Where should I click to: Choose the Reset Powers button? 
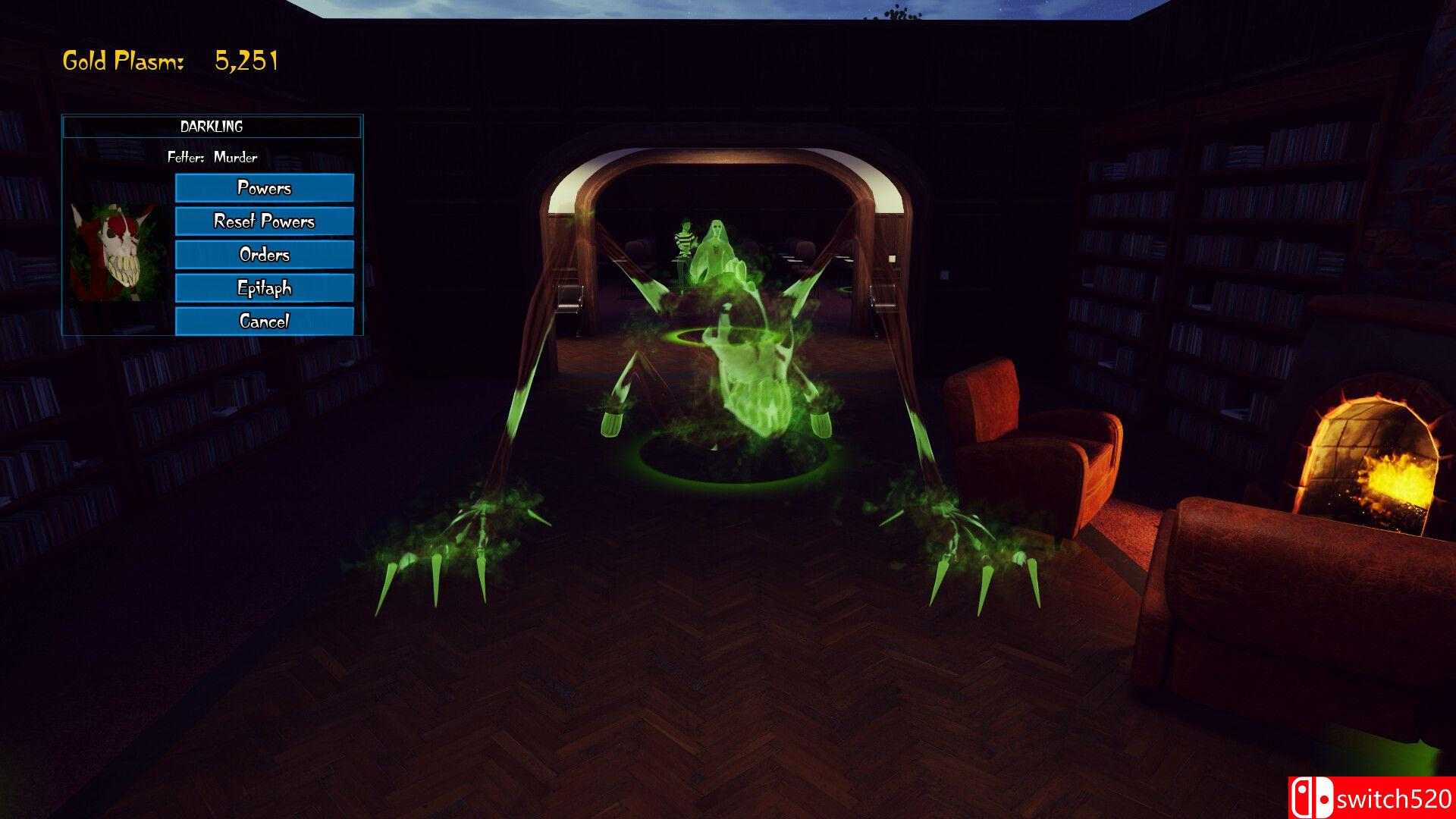(x=264, y=221)
